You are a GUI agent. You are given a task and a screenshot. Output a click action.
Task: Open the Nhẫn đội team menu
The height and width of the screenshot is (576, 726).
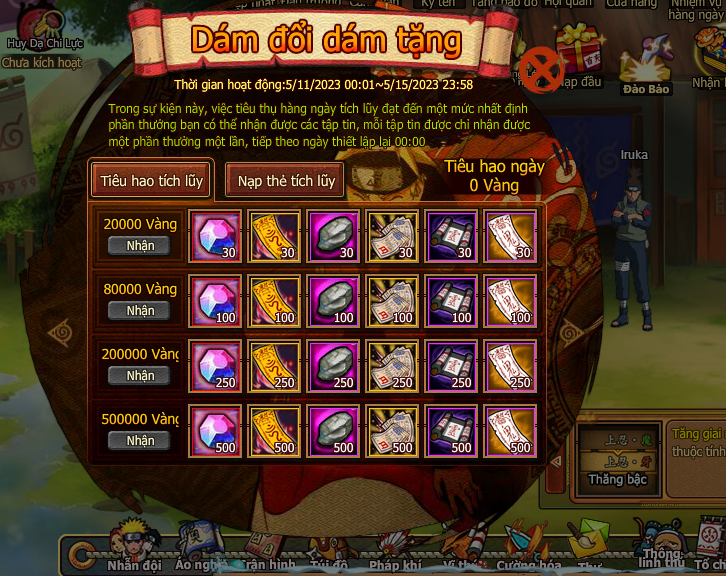133,548
